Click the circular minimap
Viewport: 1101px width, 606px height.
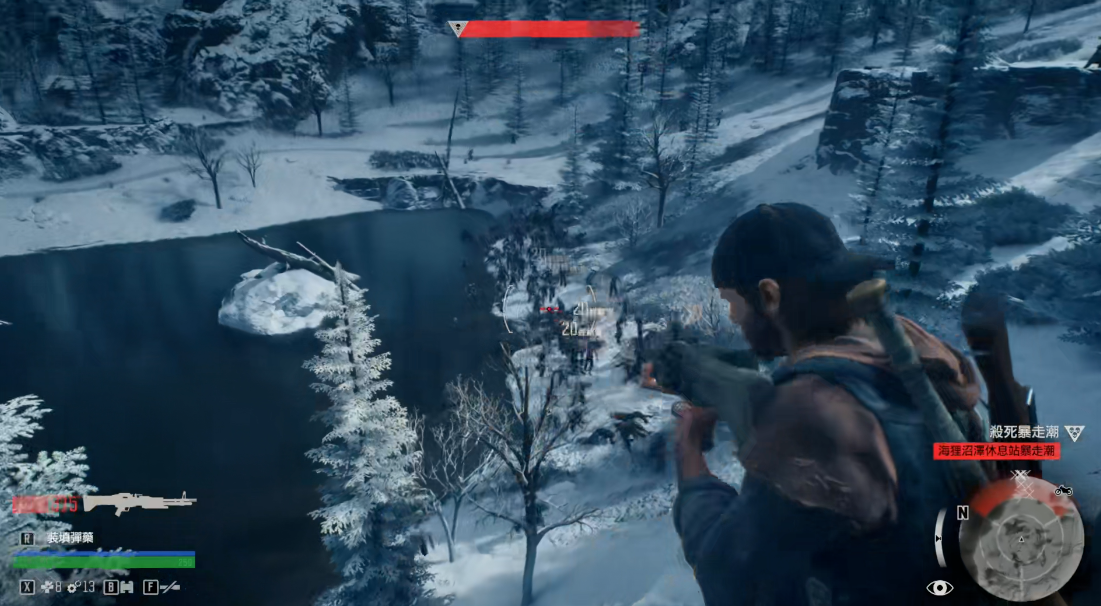tap(1020, 538)
